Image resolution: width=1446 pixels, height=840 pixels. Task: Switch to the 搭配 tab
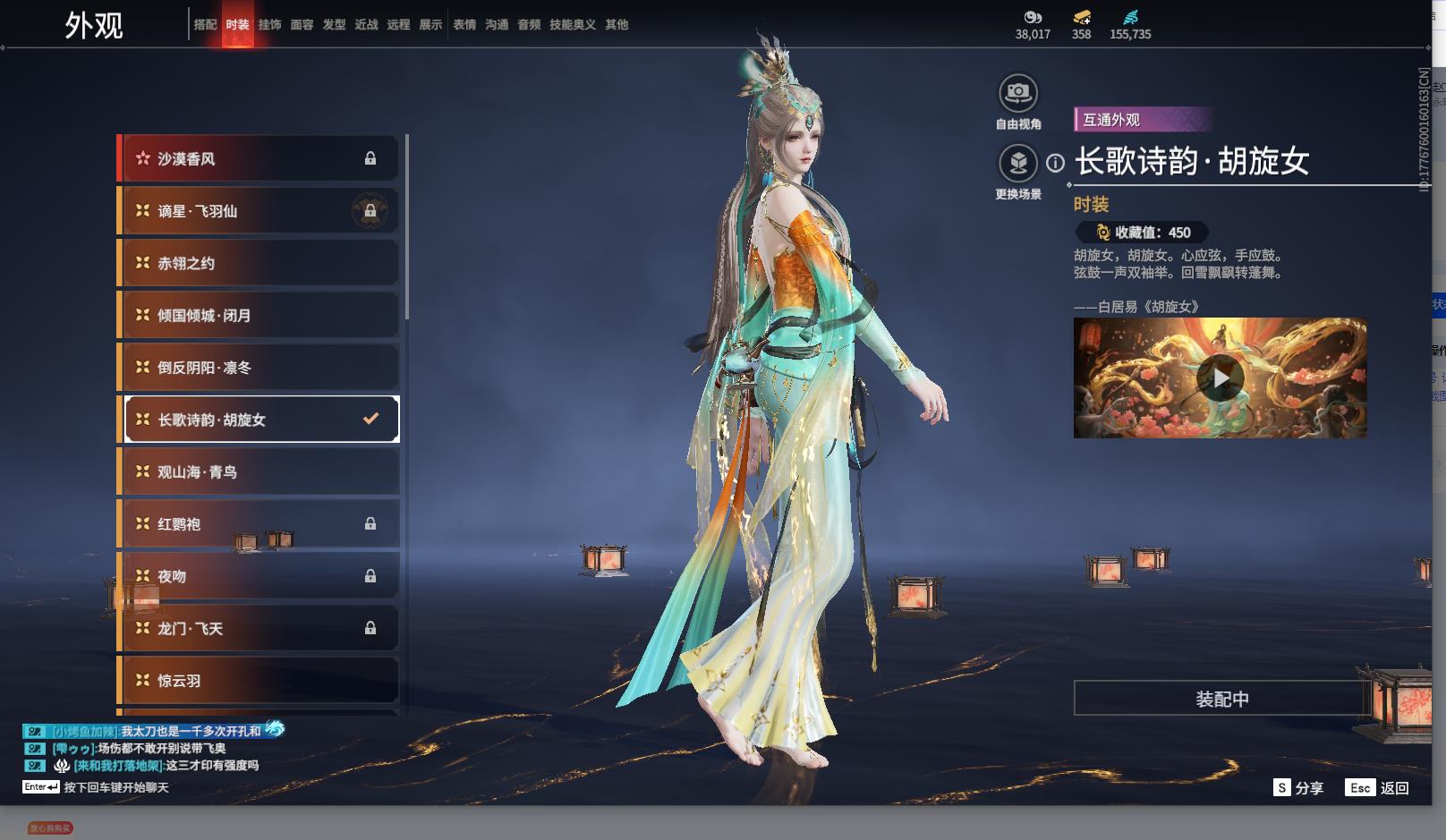tap(205, 25)
